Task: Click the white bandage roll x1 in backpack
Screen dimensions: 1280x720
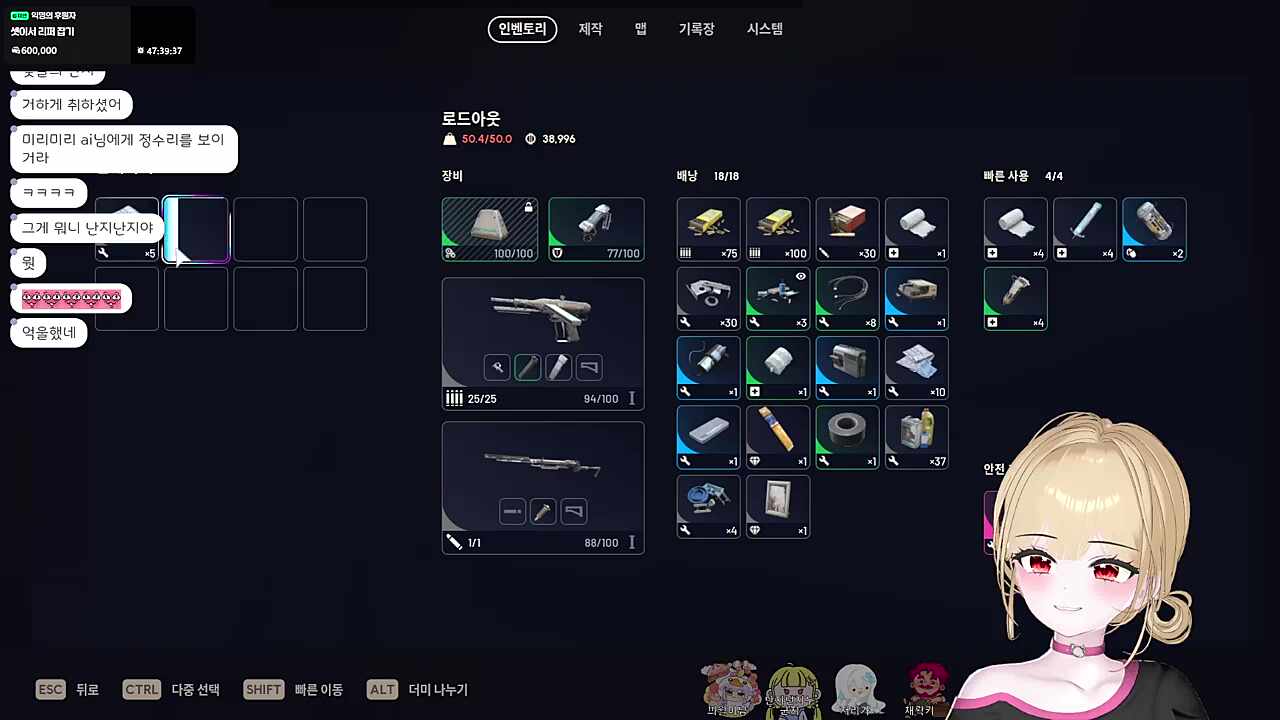Action: point(916,228)
